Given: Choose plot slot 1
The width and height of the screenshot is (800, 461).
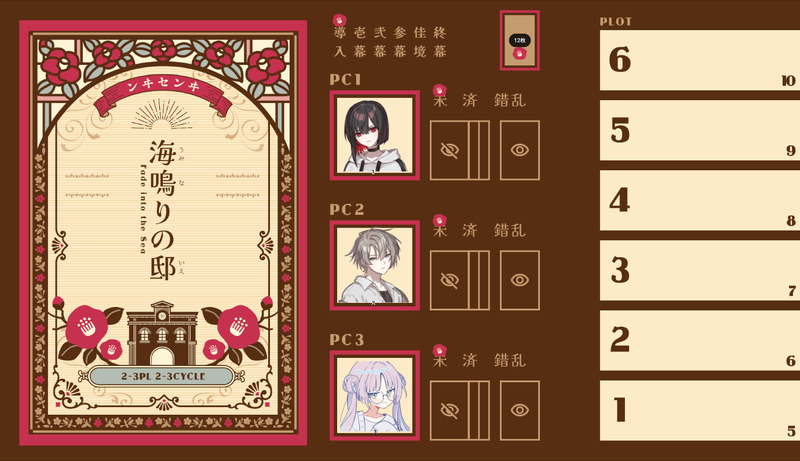Looking at the screenshot, I should click(x=697, y=410).
